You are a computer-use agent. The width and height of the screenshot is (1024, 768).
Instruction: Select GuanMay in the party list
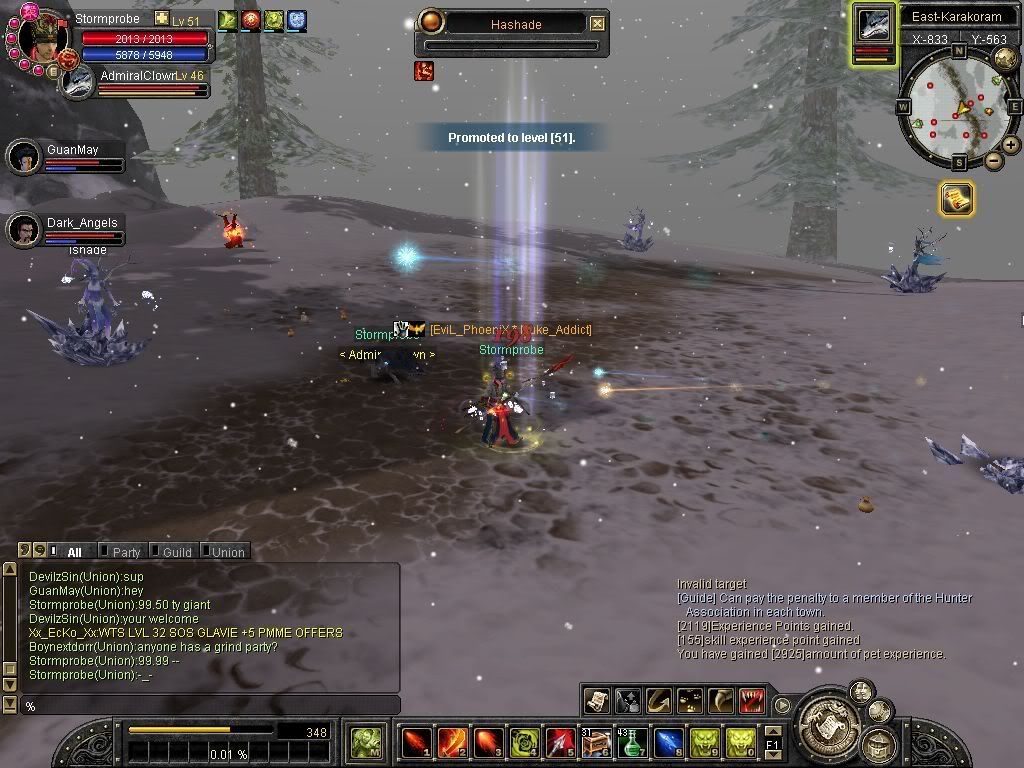(24, 156)
